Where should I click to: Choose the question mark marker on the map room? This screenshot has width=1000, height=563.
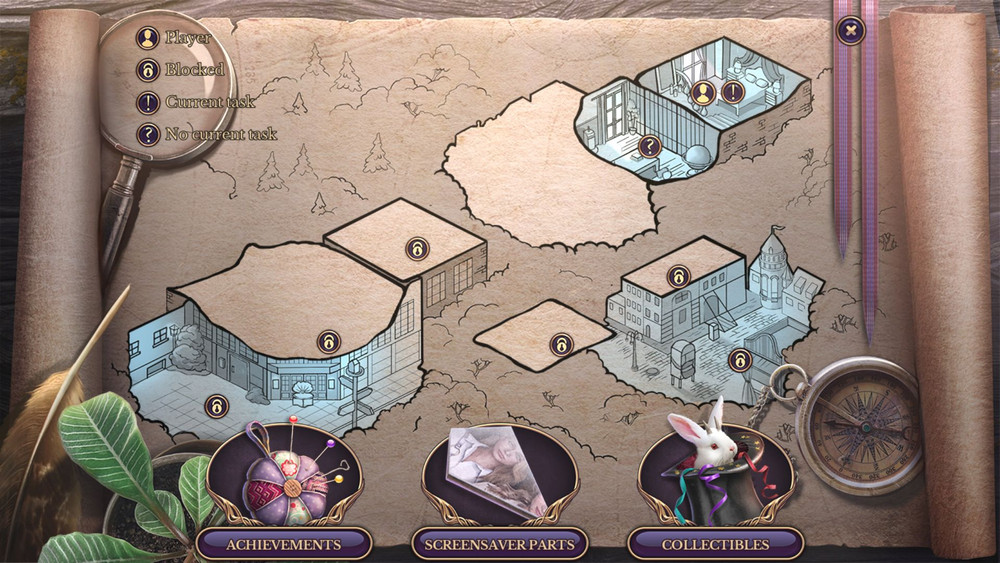[650, 147]
